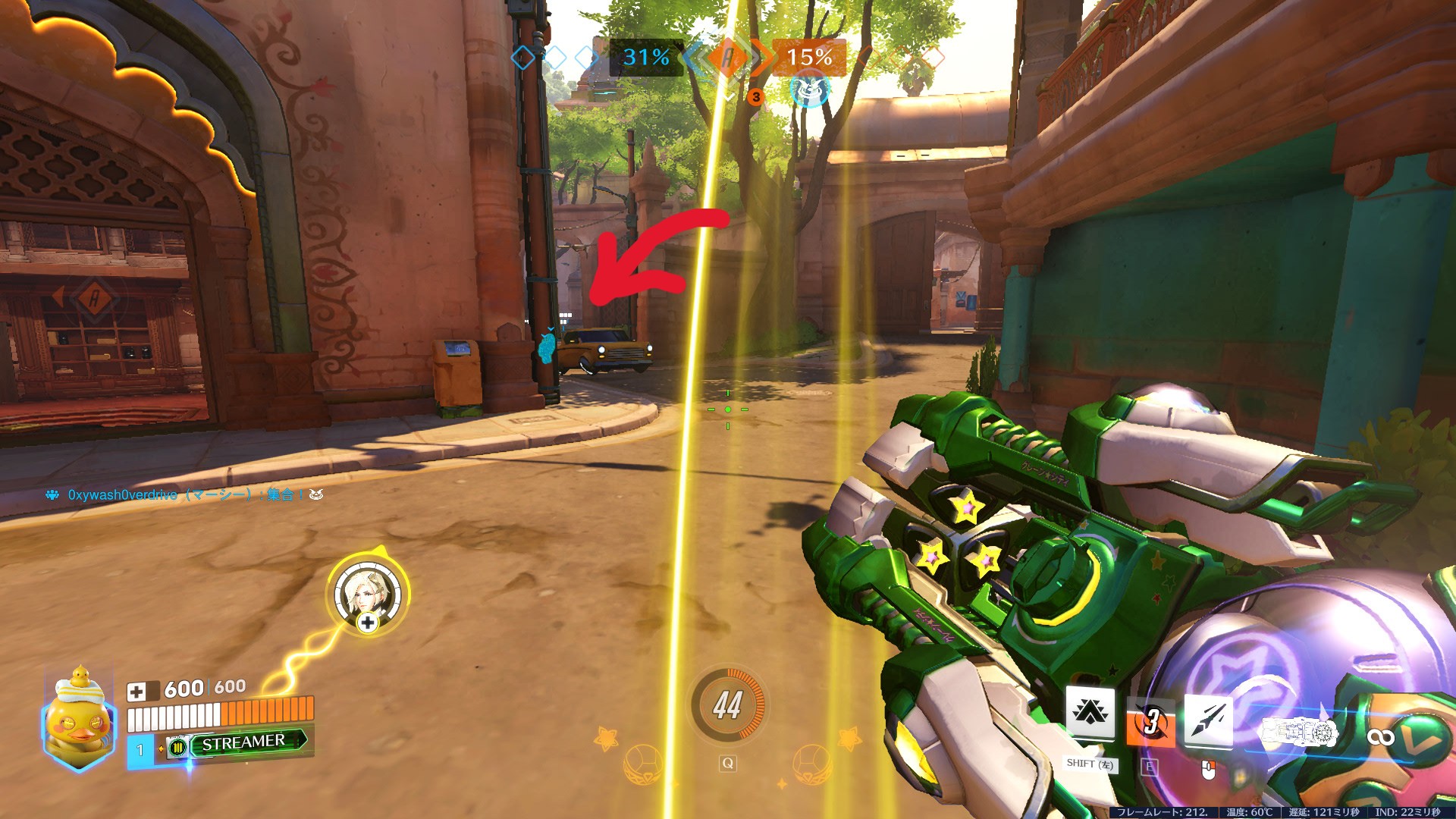
Task: Click the STREAMER name tag
Action: pyautogui.click(x=244, y=742)
